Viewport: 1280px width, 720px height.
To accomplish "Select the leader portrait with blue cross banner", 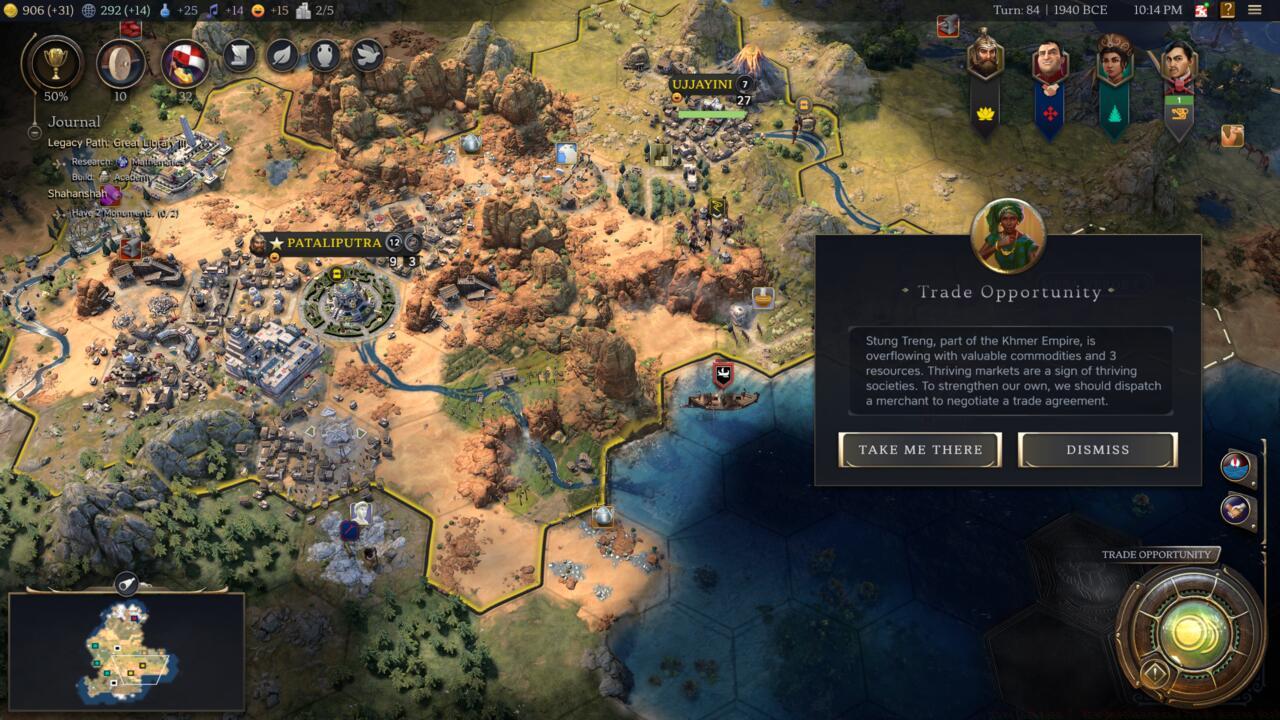I will pos(1049,62).
